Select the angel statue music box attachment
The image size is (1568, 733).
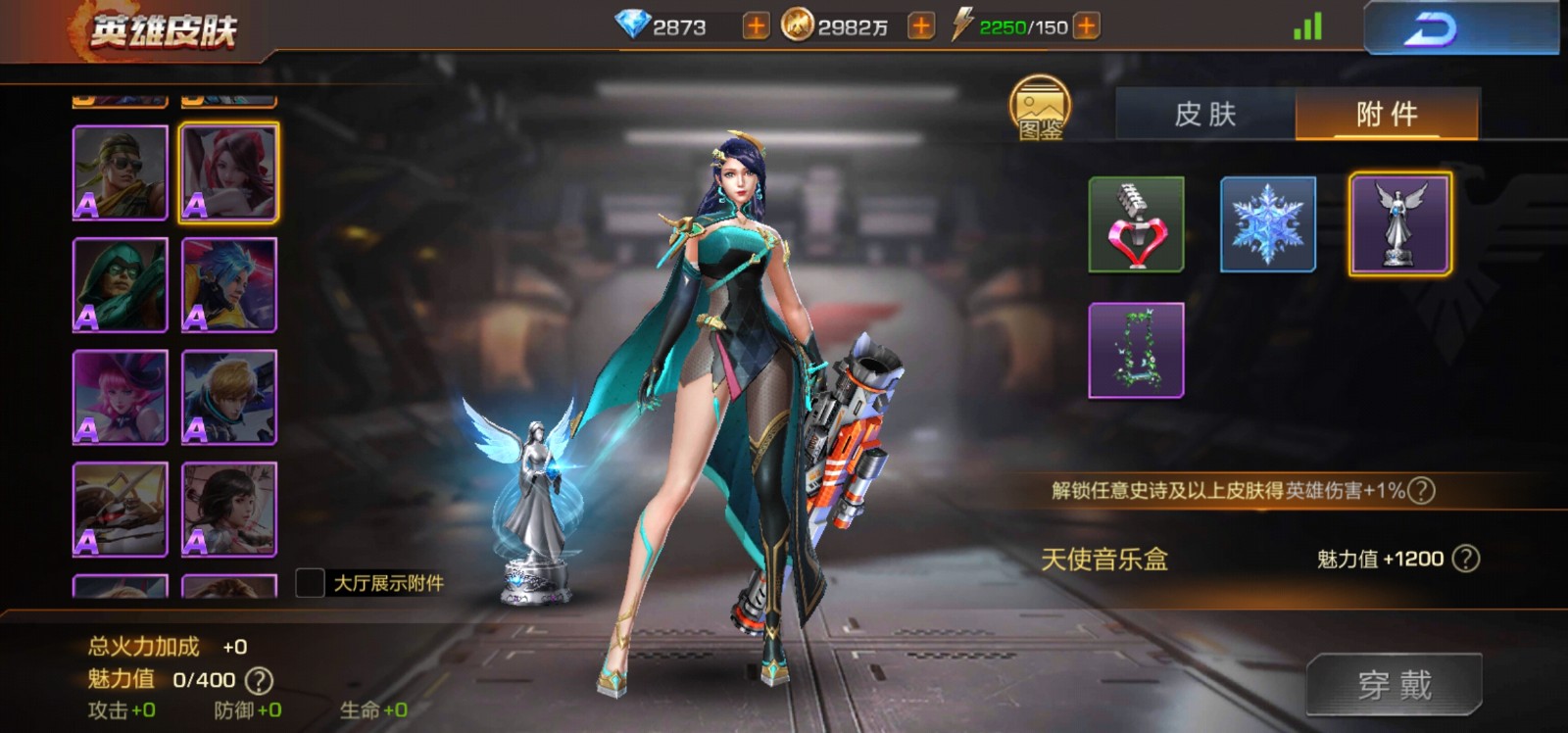(1398, 224)
